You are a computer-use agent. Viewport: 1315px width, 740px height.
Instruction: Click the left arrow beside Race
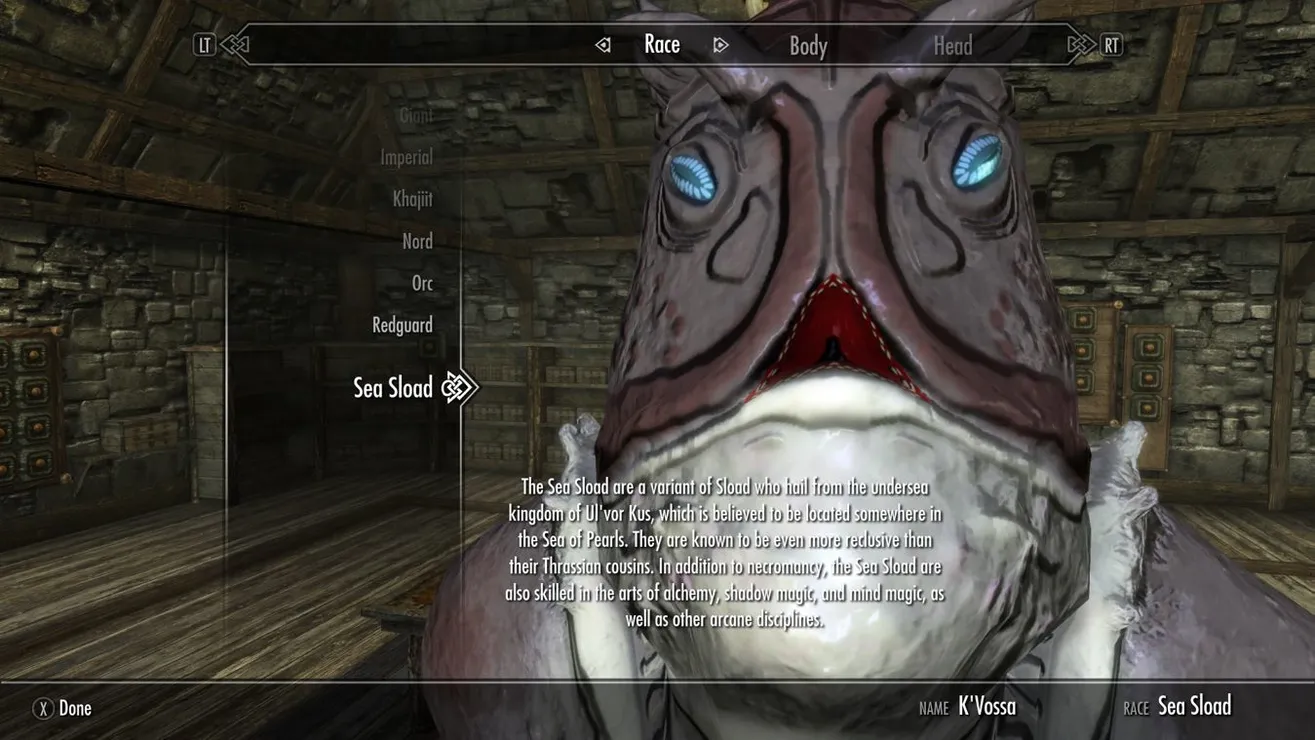click(602, 45)
